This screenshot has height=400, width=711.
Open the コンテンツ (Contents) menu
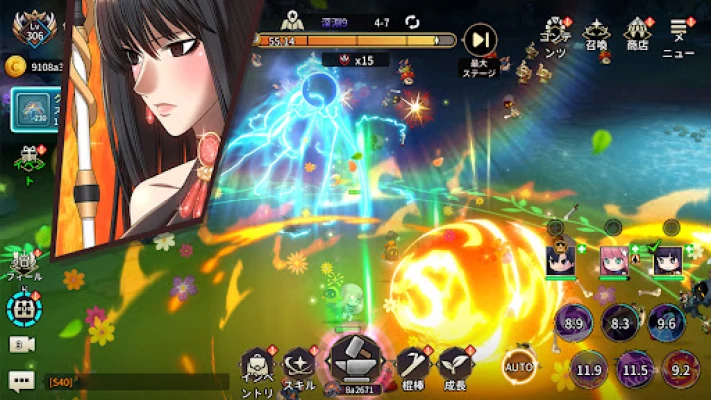(554, 36)
